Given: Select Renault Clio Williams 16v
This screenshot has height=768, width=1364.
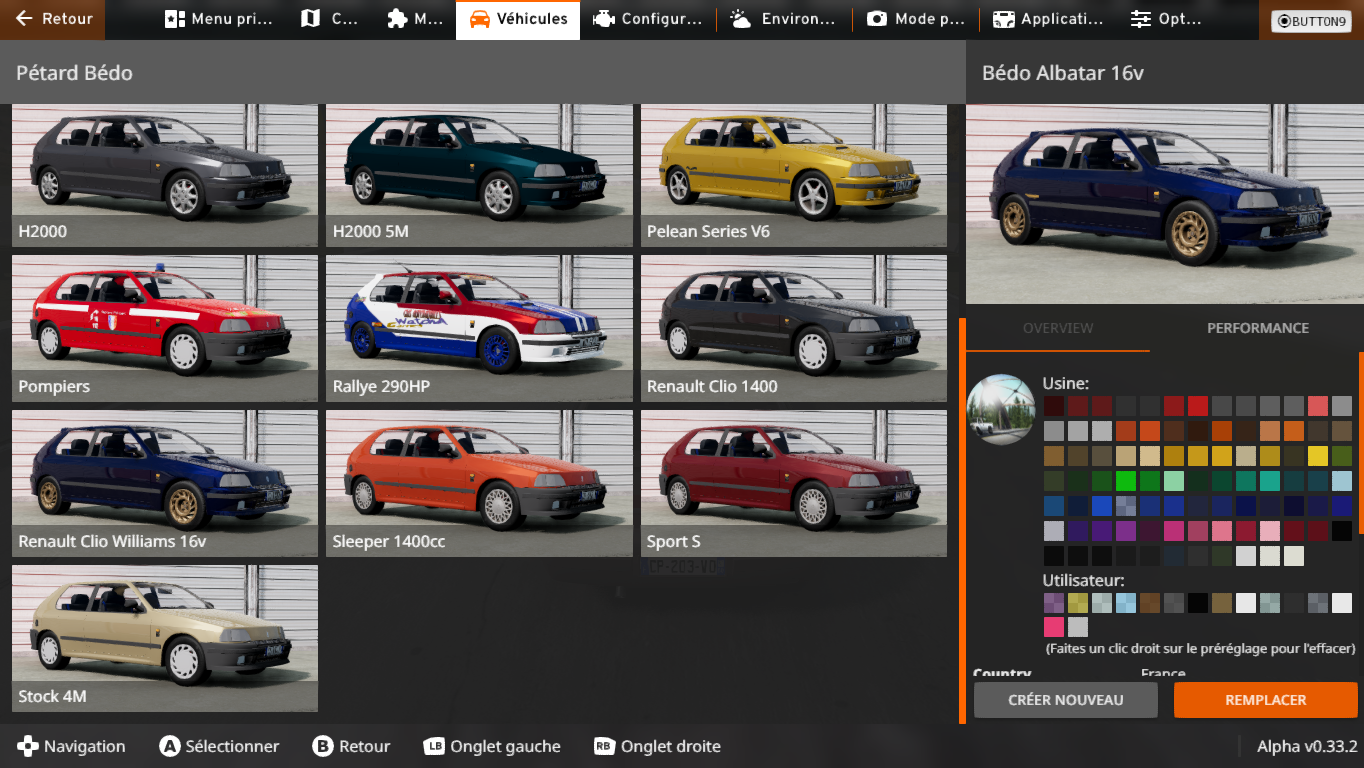Looking at the screenshot, I should [x=165, y=484].
